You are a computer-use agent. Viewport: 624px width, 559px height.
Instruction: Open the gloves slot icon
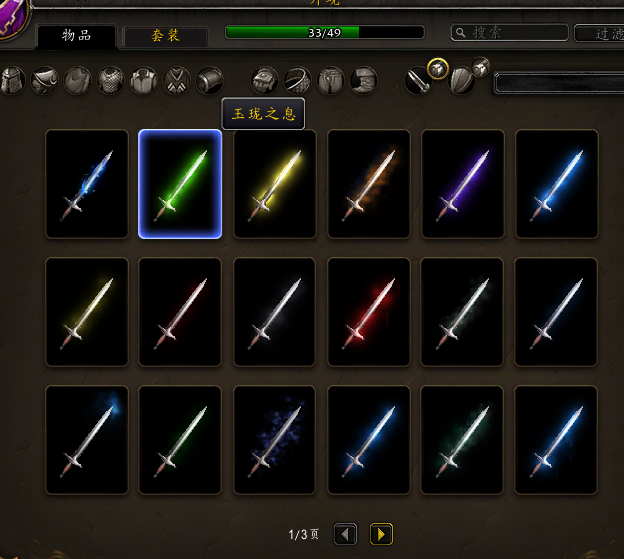[x=265, y=80]
